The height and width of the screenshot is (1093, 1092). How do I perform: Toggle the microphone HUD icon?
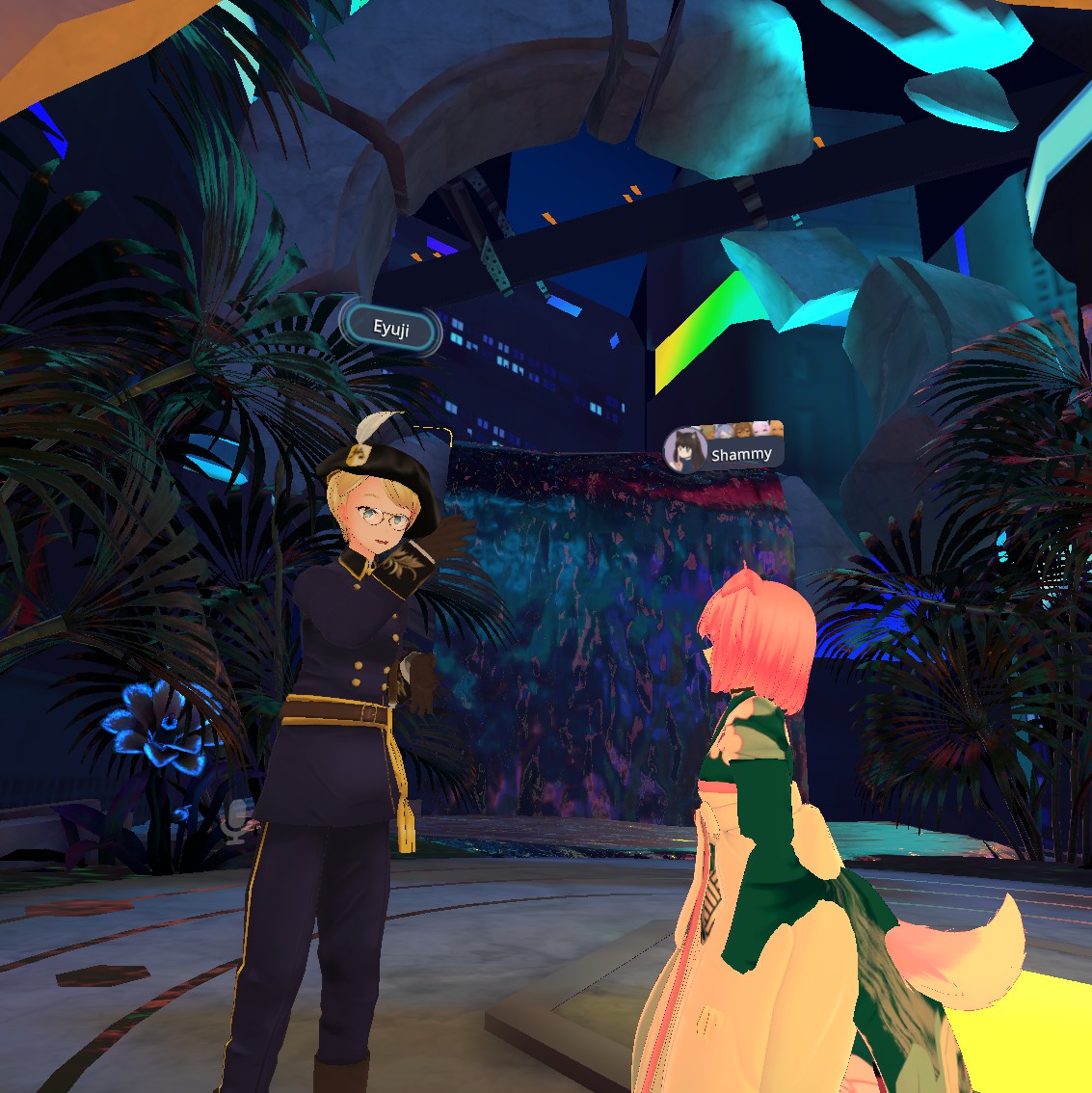pos(234,820)
